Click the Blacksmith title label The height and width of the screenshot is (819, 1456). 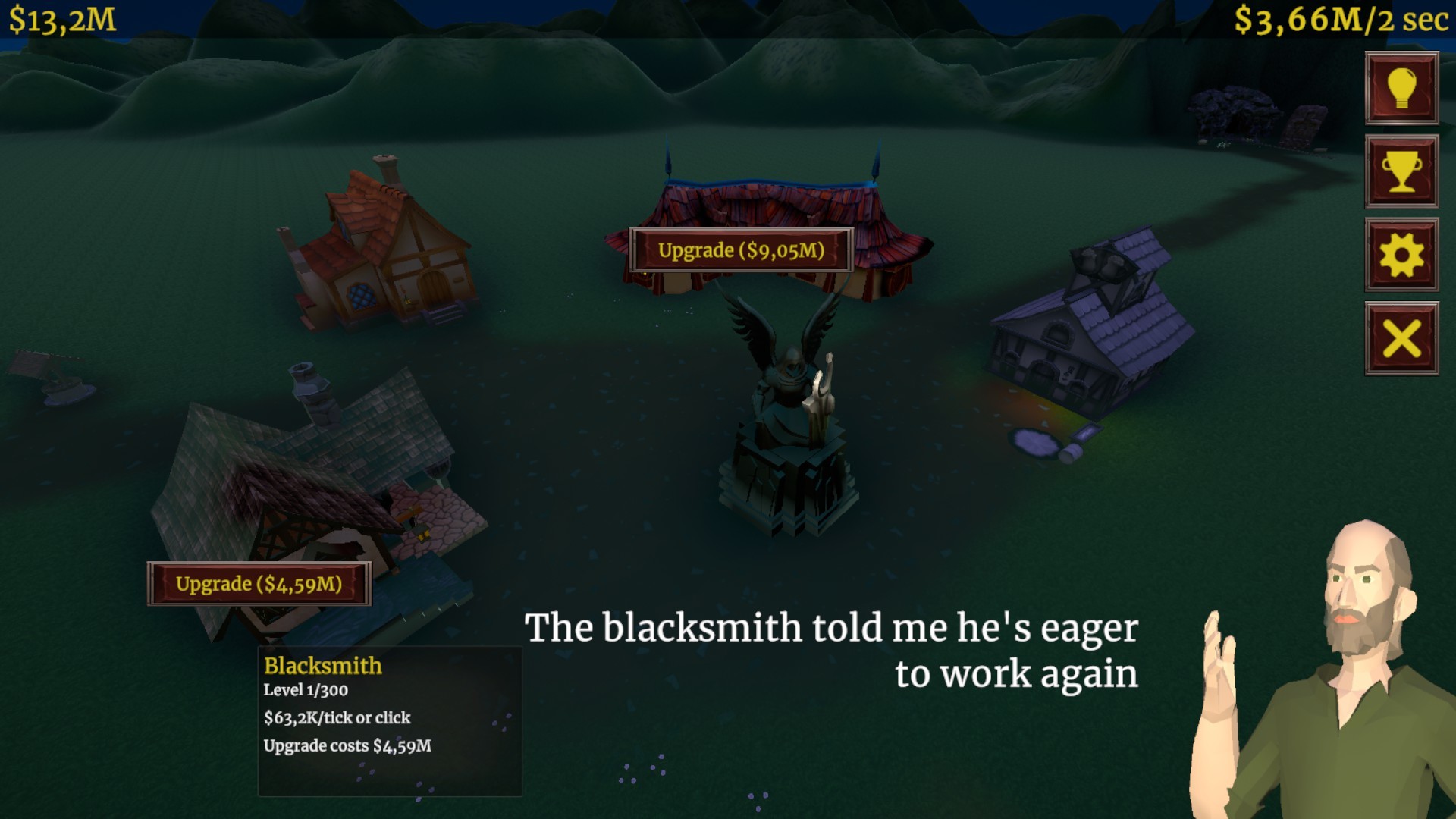[x=322, y=666]
